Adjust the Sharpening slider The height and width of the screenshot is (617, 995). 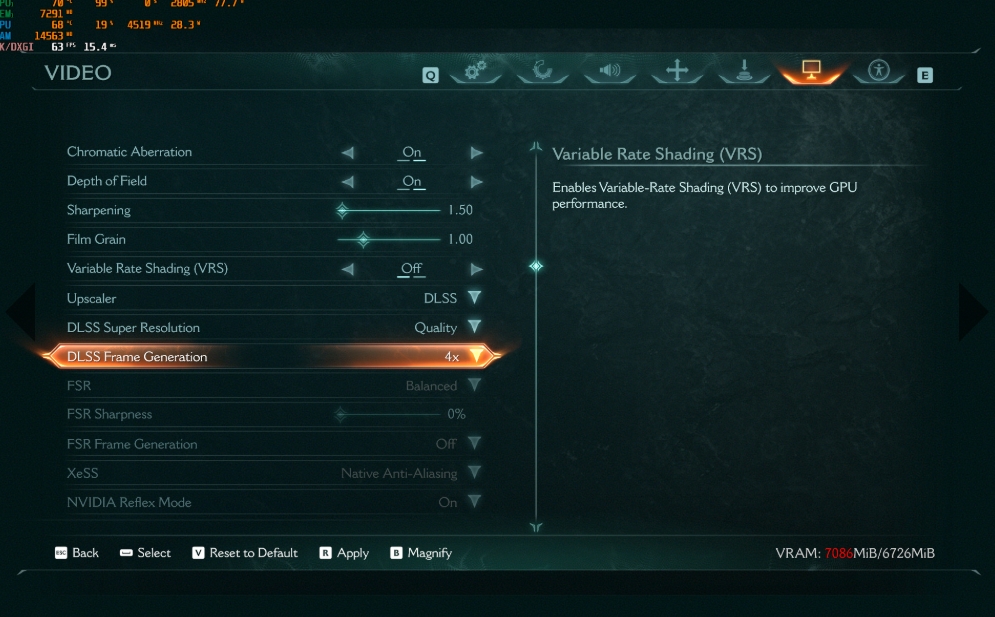pos(342,211)
